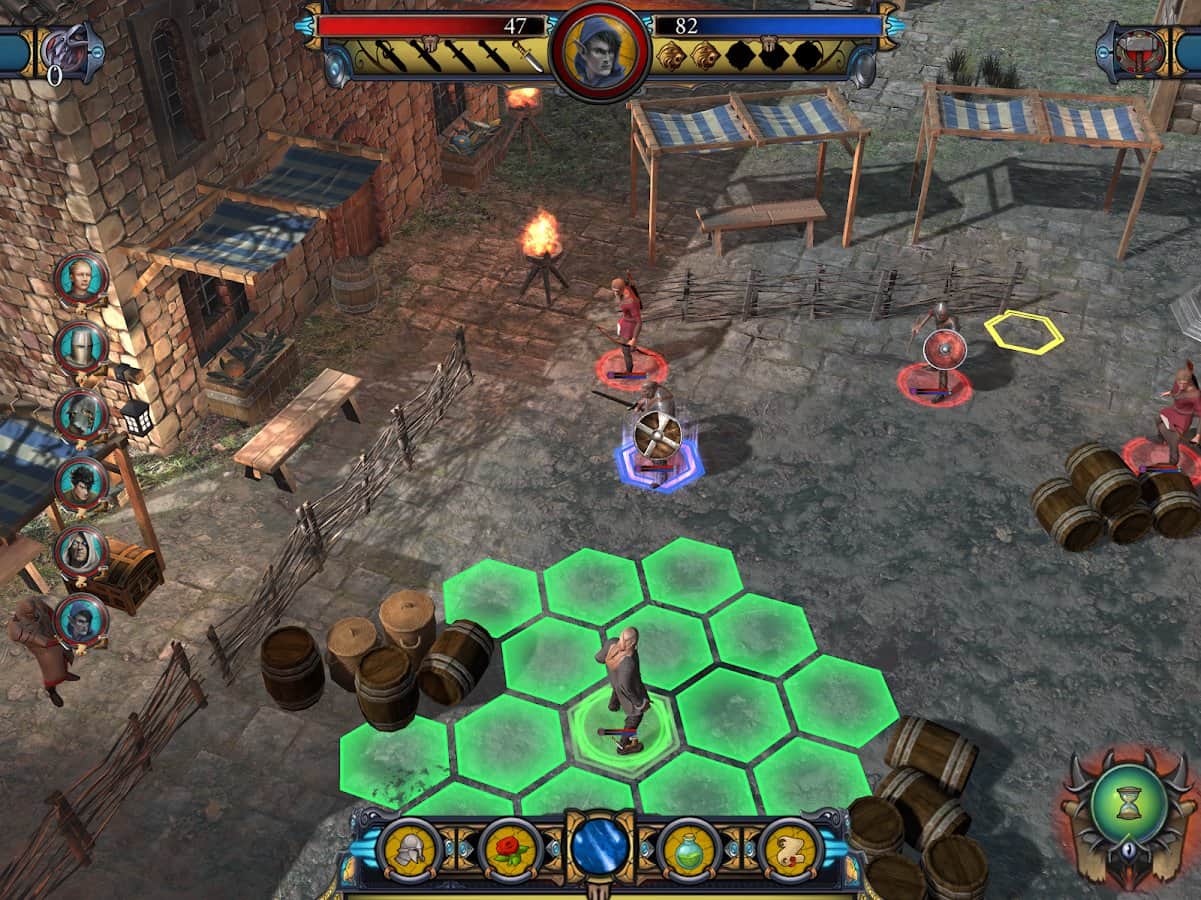
Task: Choose the flat-topped great helm knight portrait
Action: (81, 347)
